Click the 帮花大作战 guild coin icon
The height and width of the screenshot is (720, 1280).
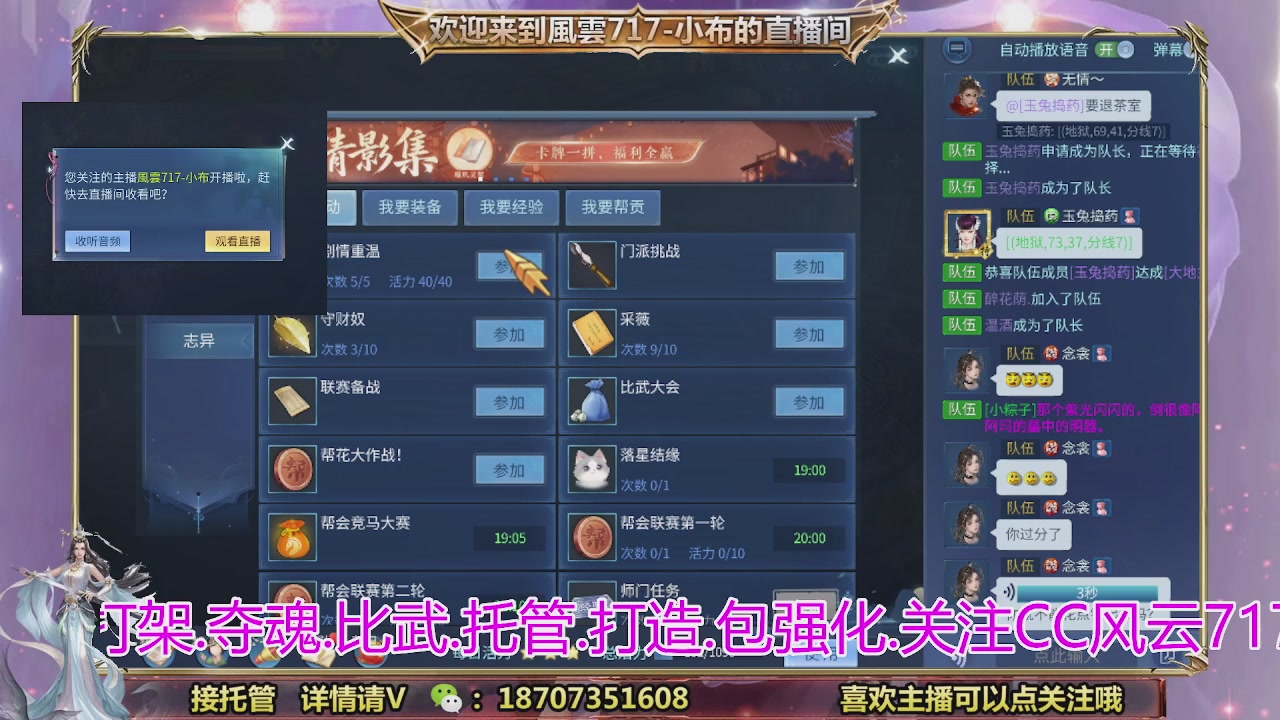(x=291, y=468)
